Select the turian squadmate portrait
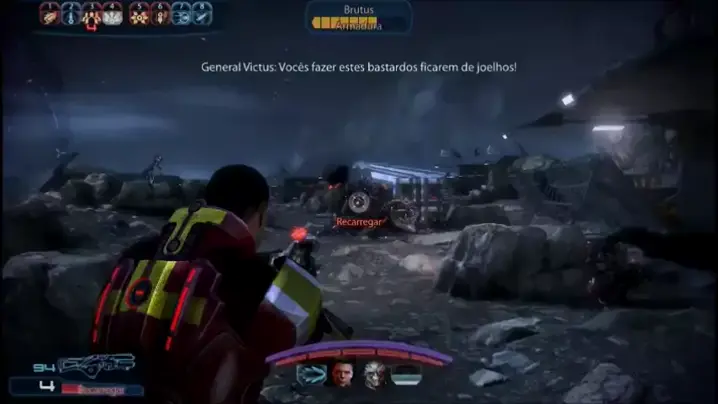The height and width of the screenshot is (404, 718). tap(375, 377)
